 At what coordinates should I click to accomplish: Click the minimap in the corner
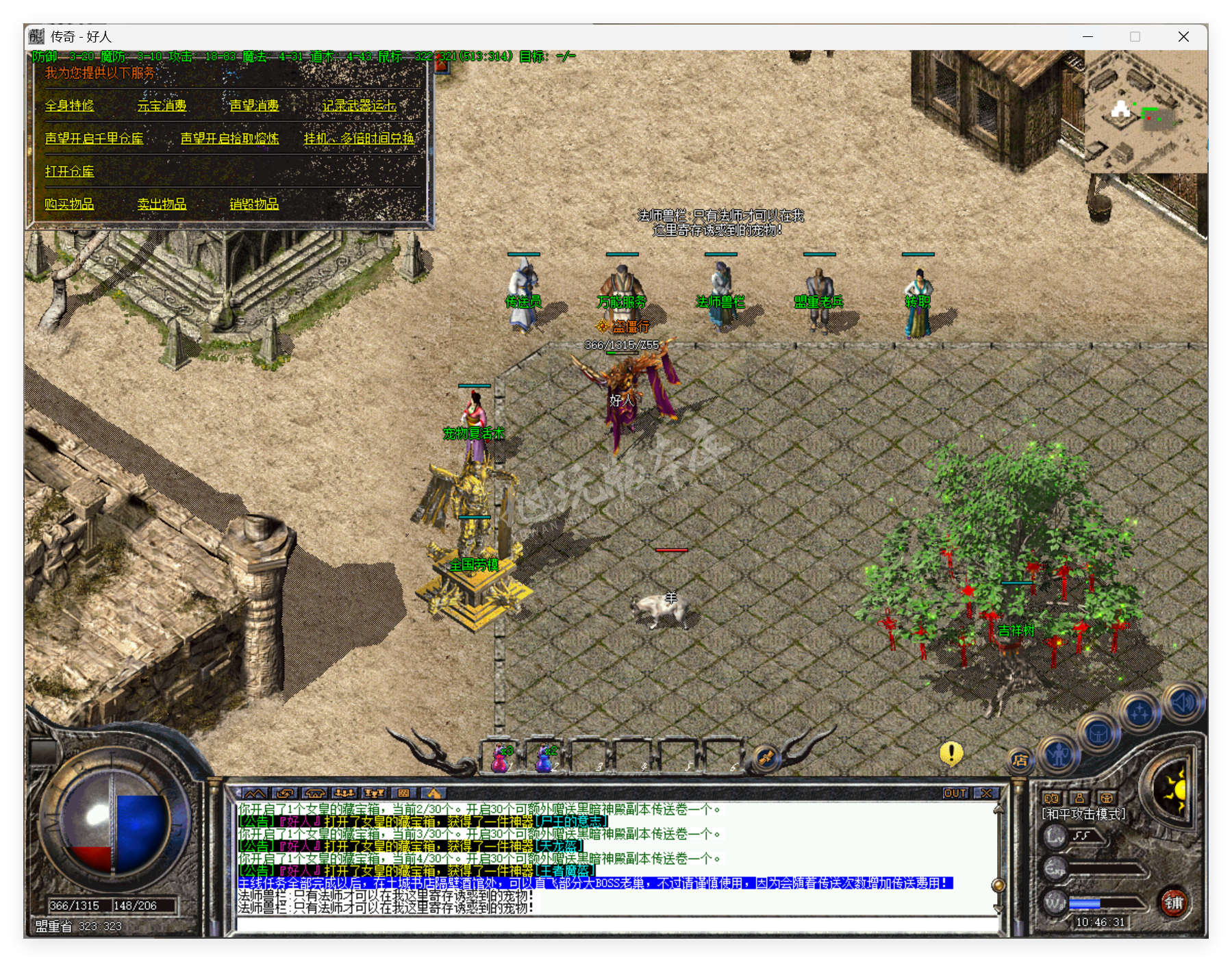(x=1144, y=113)
